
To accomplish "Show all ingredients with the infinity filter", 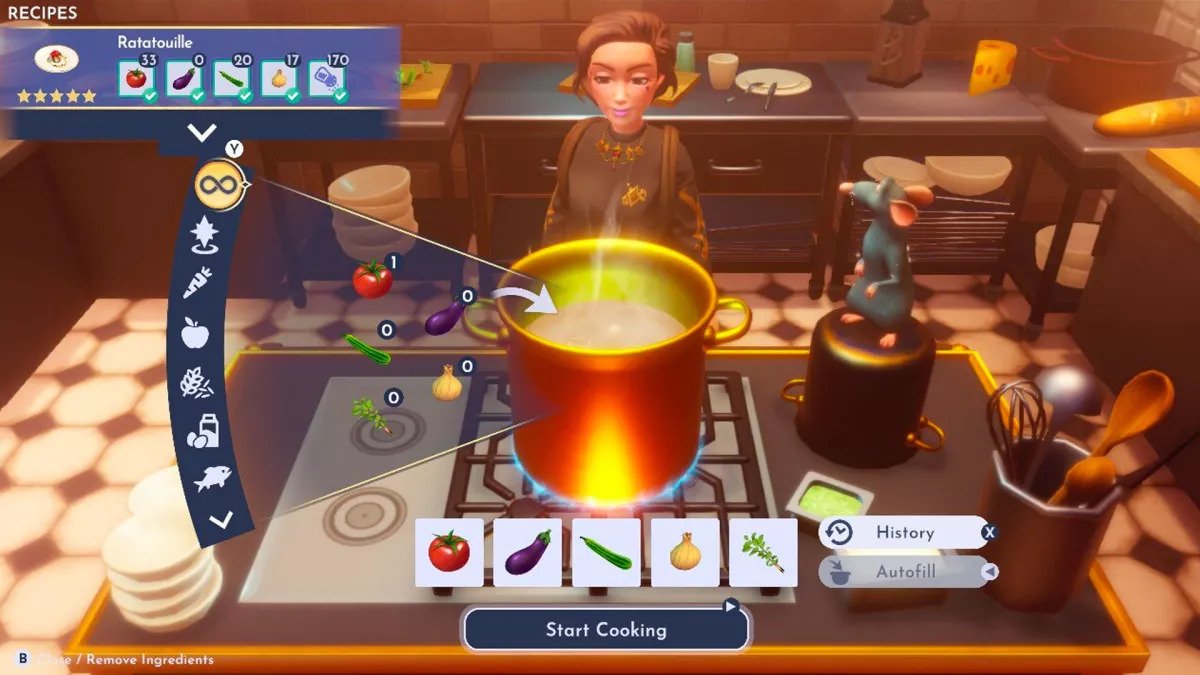I will (x=220, y=186).
